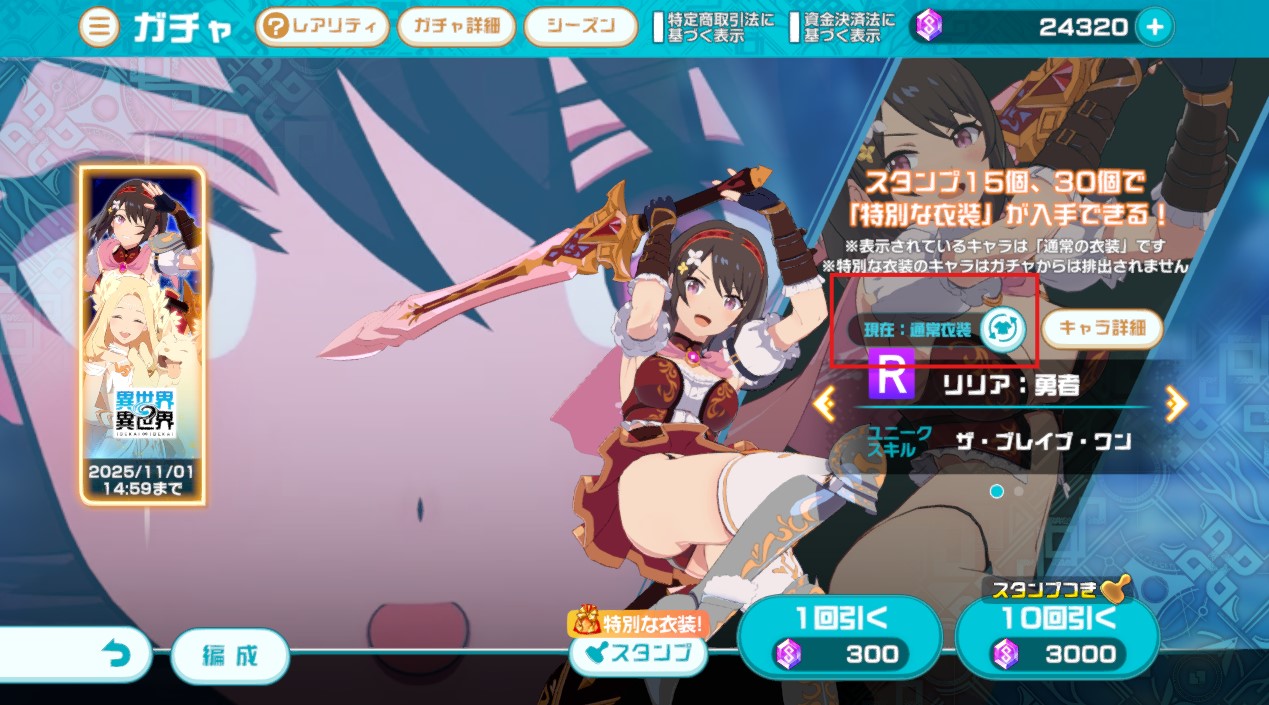1269x705 pixels.
Task: Open the hamburger main menu
Action: click(x=98, y=27)
